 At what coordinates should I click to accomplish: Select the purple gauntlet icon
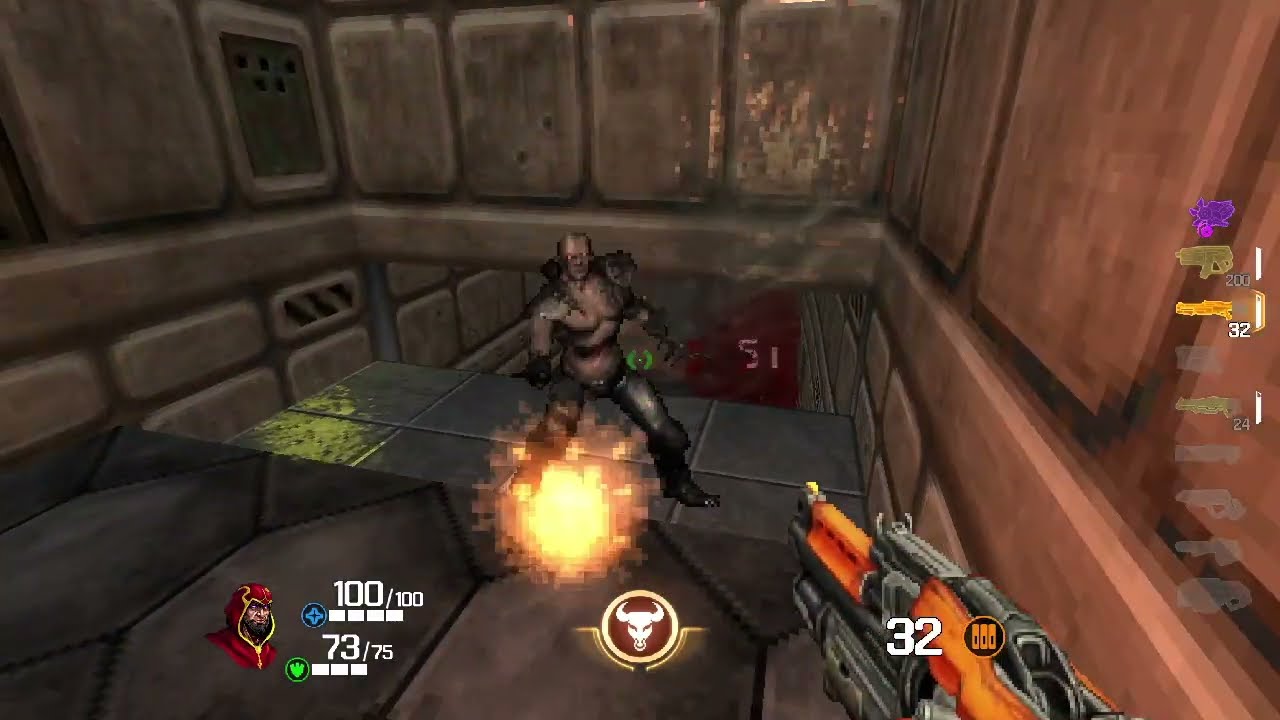coord(1211,216)
